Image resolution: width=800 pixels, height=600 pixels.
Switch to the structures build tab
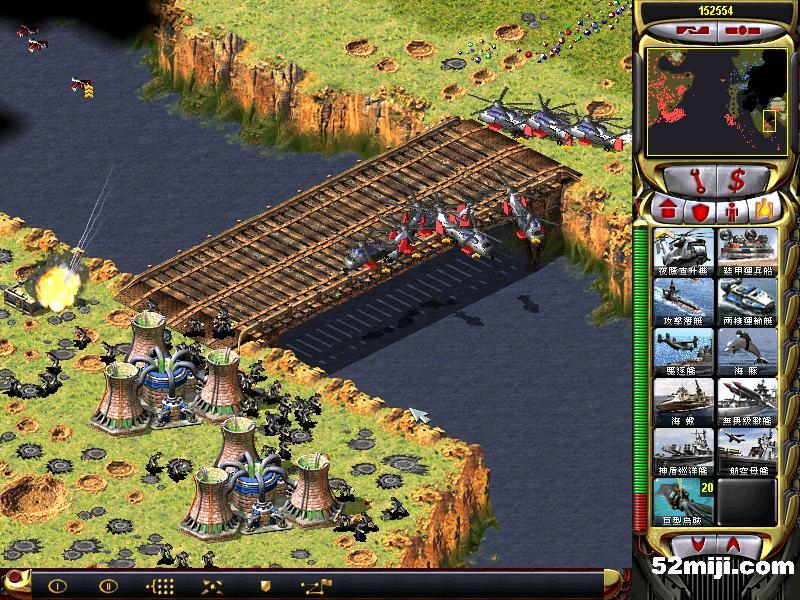[x=668, y=211]
